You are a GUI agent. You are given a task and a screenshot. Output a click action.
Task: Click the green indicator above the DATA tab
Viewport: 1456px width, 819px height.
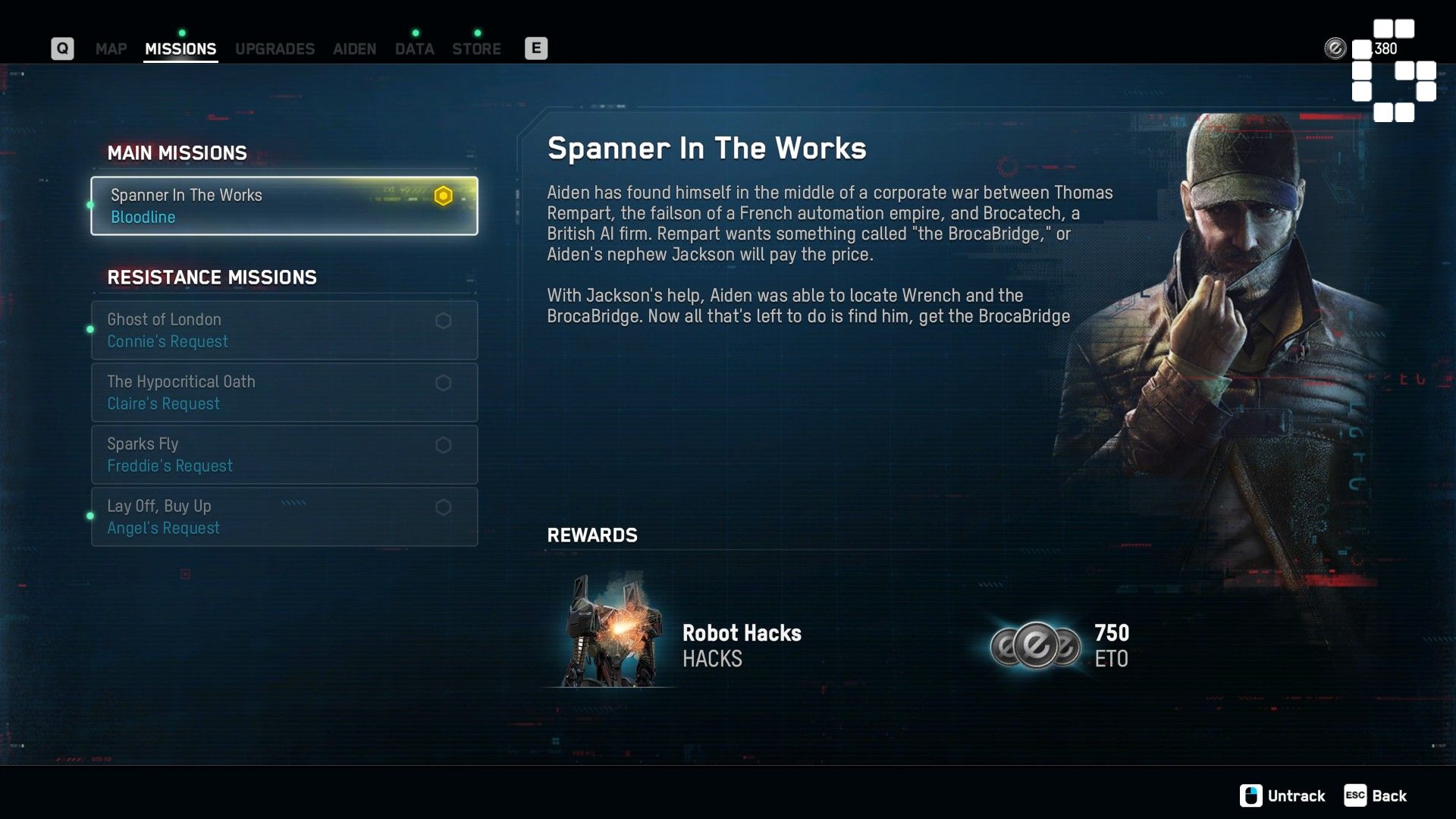coord(415,33)
